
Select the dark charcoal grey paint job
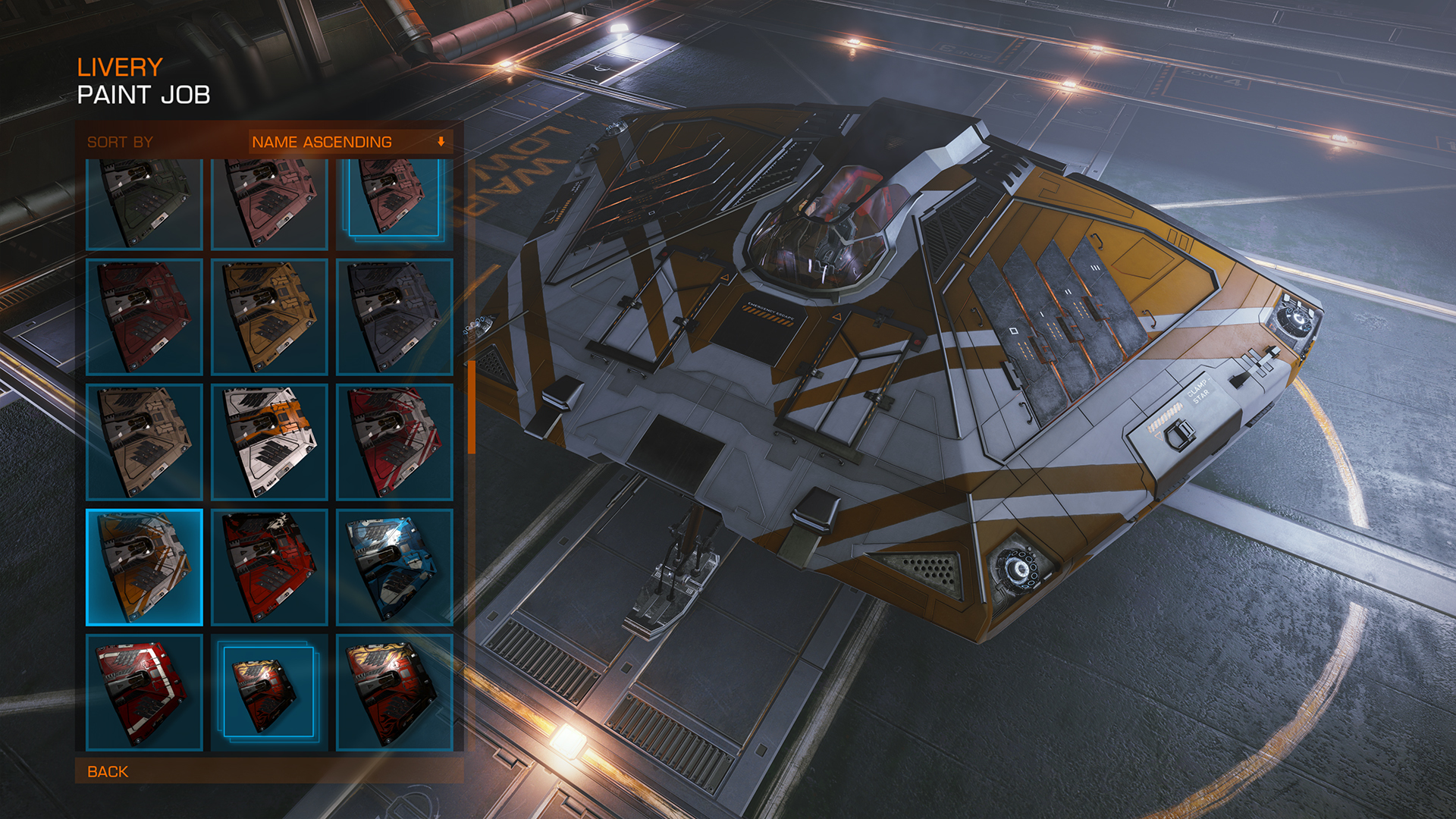(x=394, y=317)
